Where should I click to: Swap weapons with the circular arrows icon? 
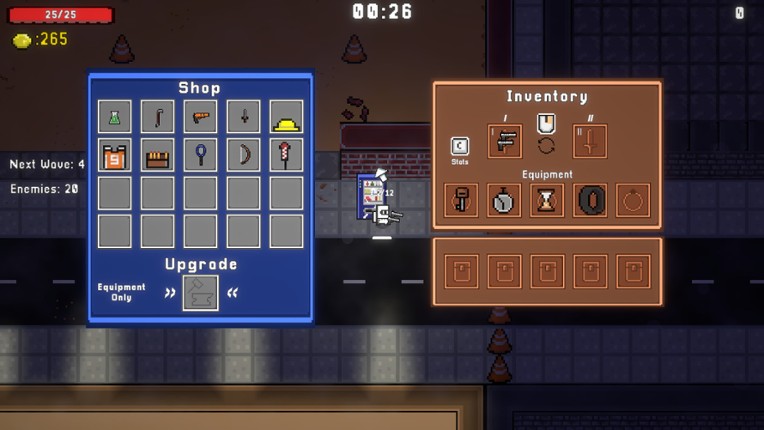(x=546, y=146)
